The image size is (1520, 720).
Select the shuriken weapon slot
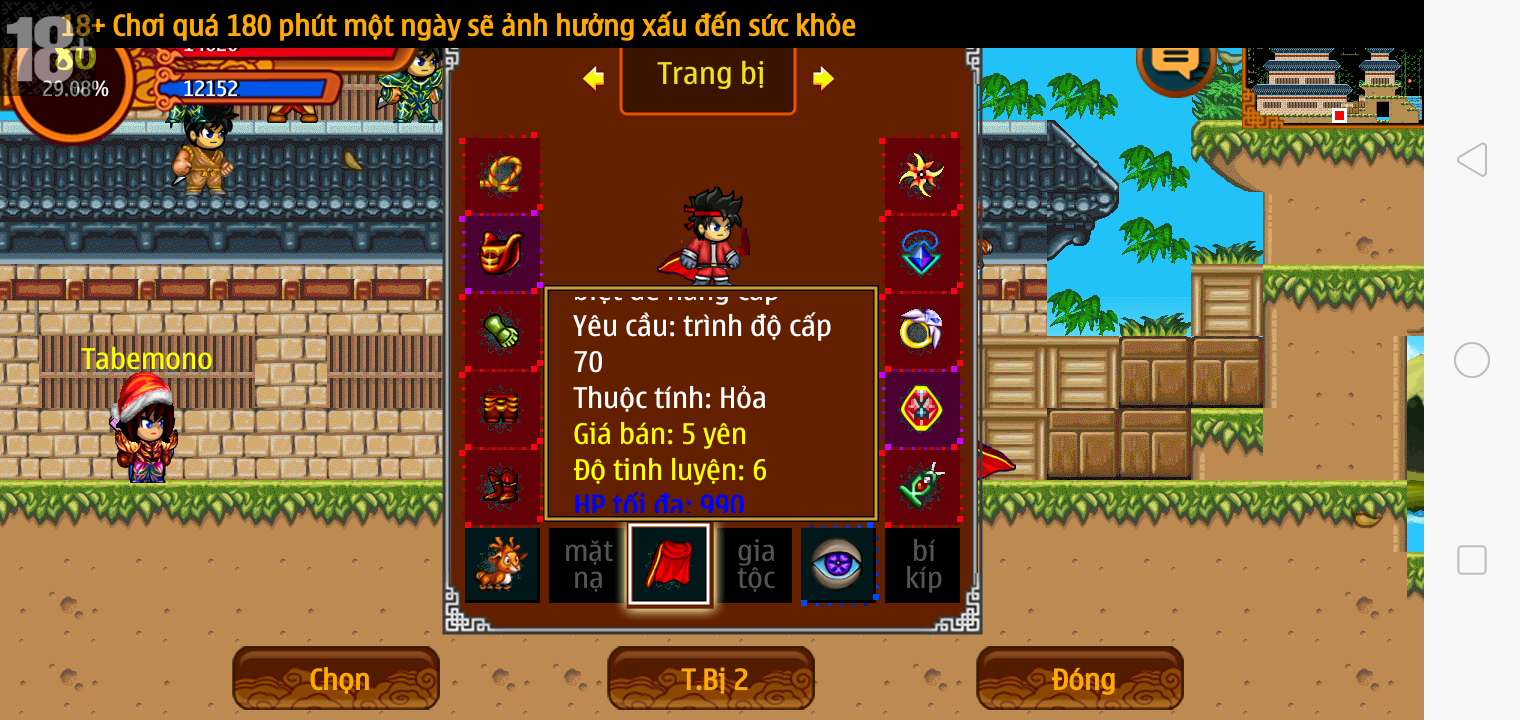[x=921, y=175]
